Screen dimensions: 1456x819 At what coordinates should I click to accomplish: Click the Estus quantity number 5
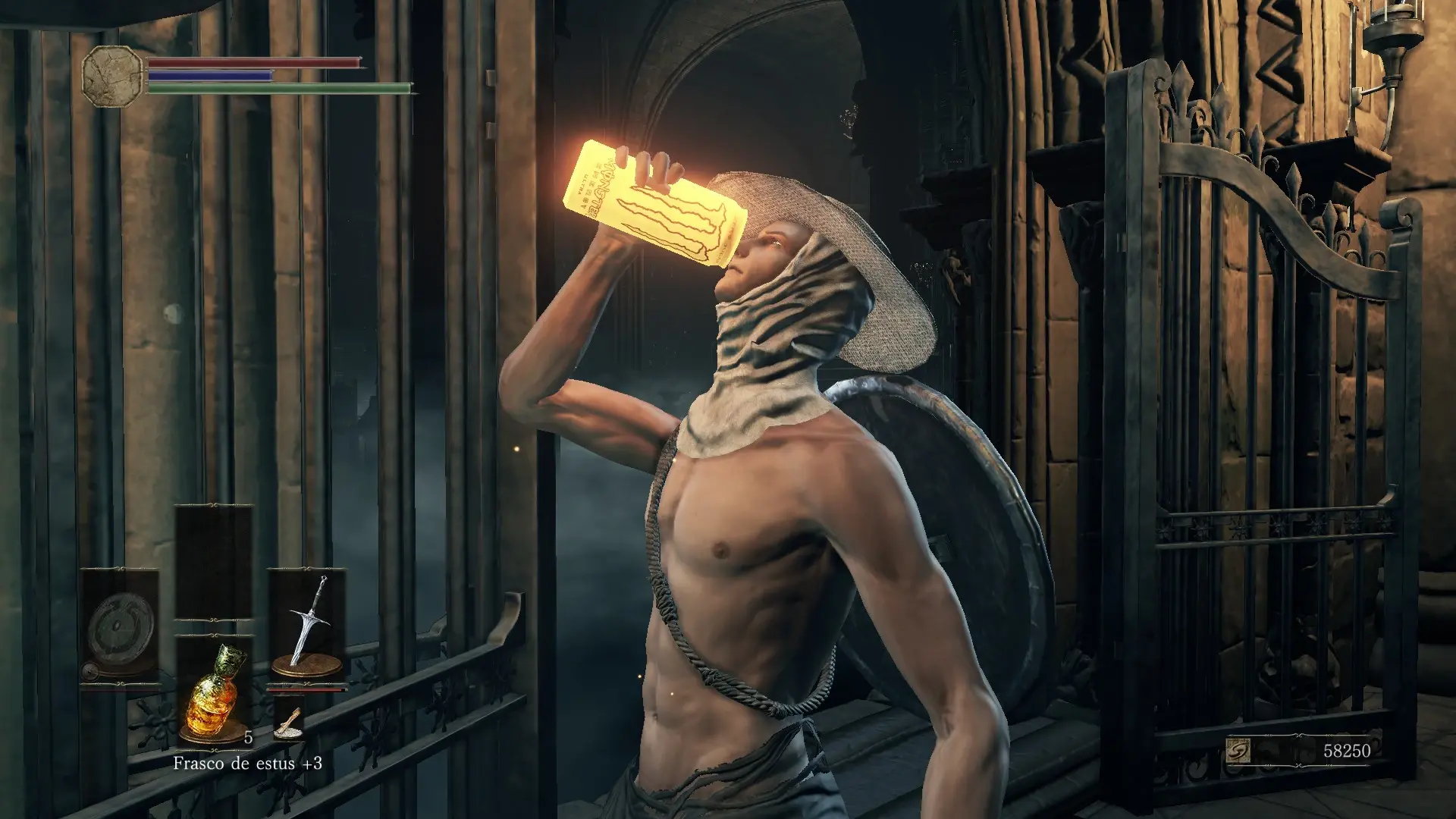point(246,736)
